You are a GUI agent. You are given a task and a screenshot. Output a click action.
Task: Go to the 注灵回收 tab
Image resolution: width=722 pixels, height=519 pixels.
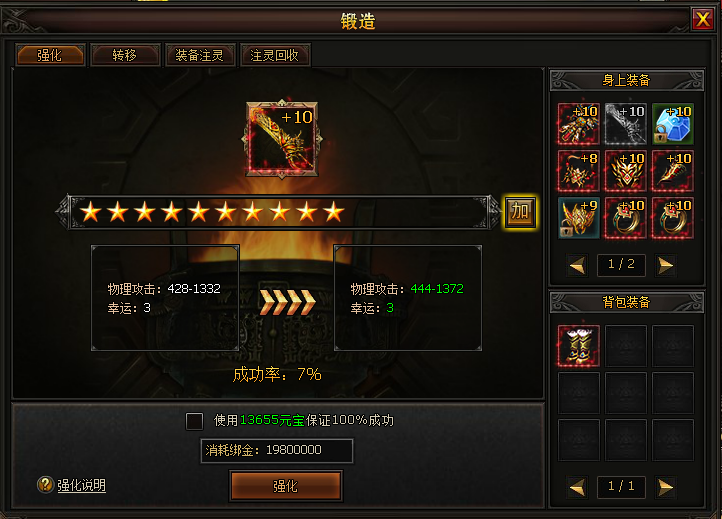coord(275,55)
